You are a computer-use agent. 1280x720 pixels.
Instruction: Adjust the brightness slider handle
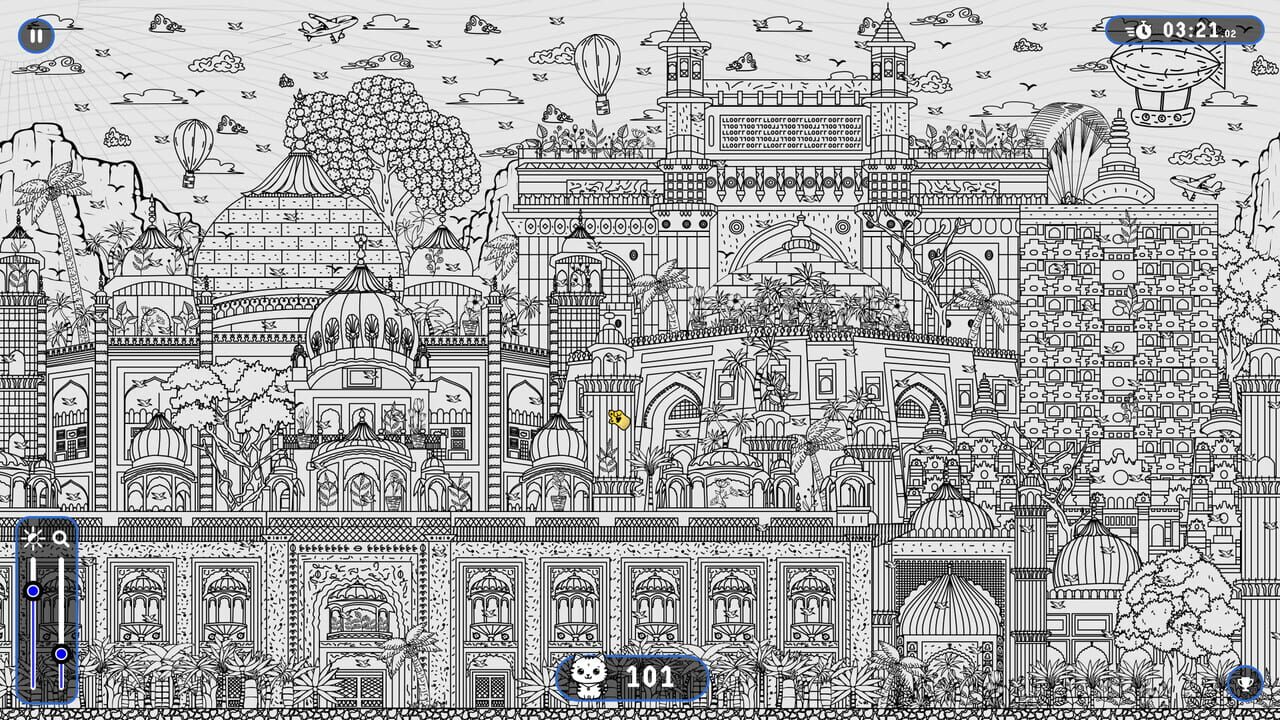[33, 592]
